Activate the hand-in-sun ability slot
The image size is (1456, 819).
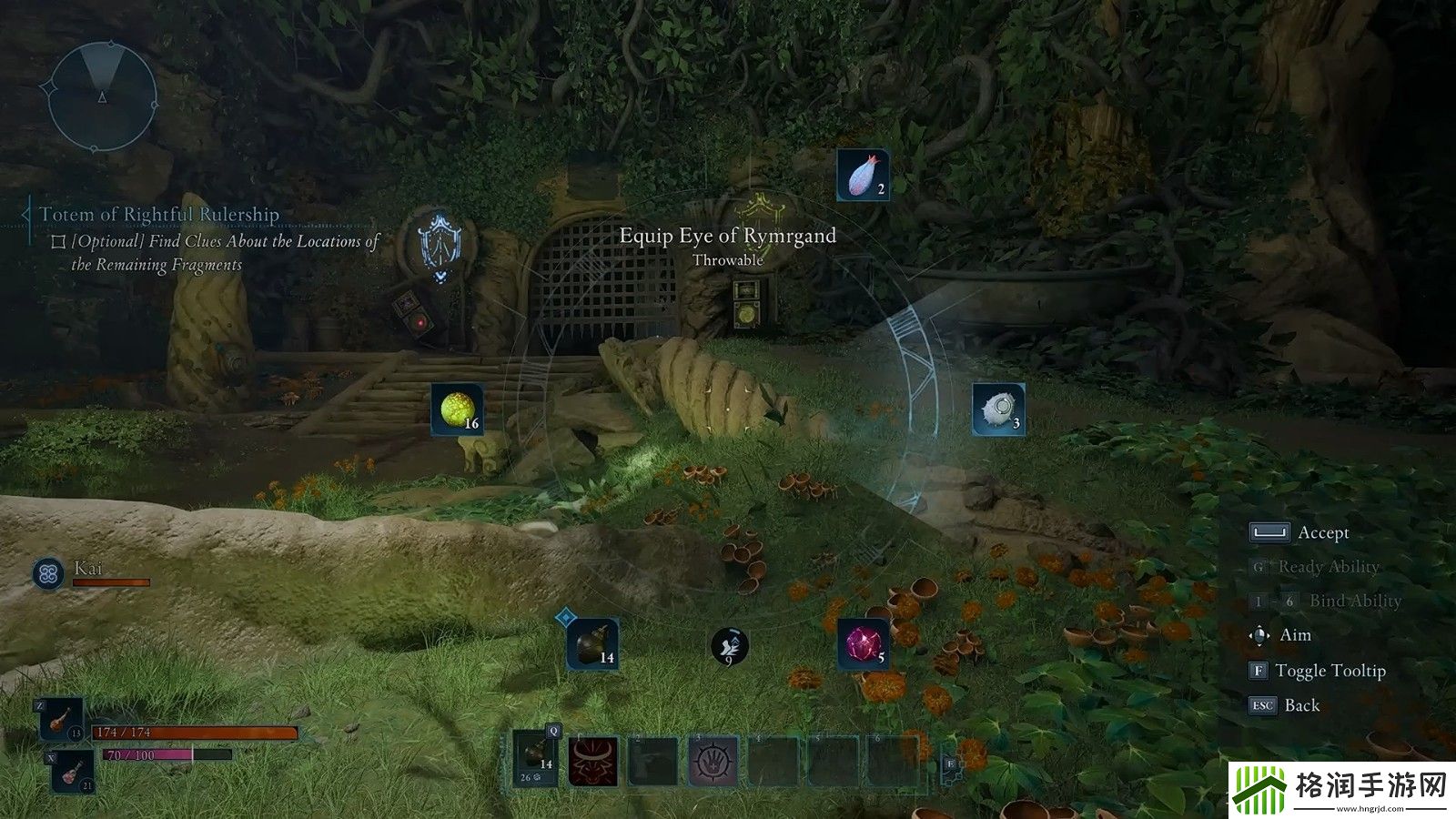(713, 762)
